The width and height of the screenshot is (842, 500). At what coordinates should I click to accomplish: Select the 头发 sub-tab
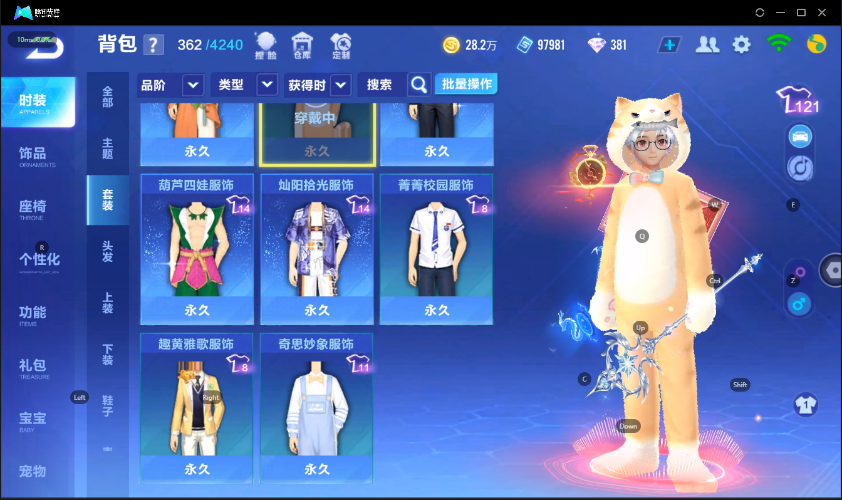(107, 251)
